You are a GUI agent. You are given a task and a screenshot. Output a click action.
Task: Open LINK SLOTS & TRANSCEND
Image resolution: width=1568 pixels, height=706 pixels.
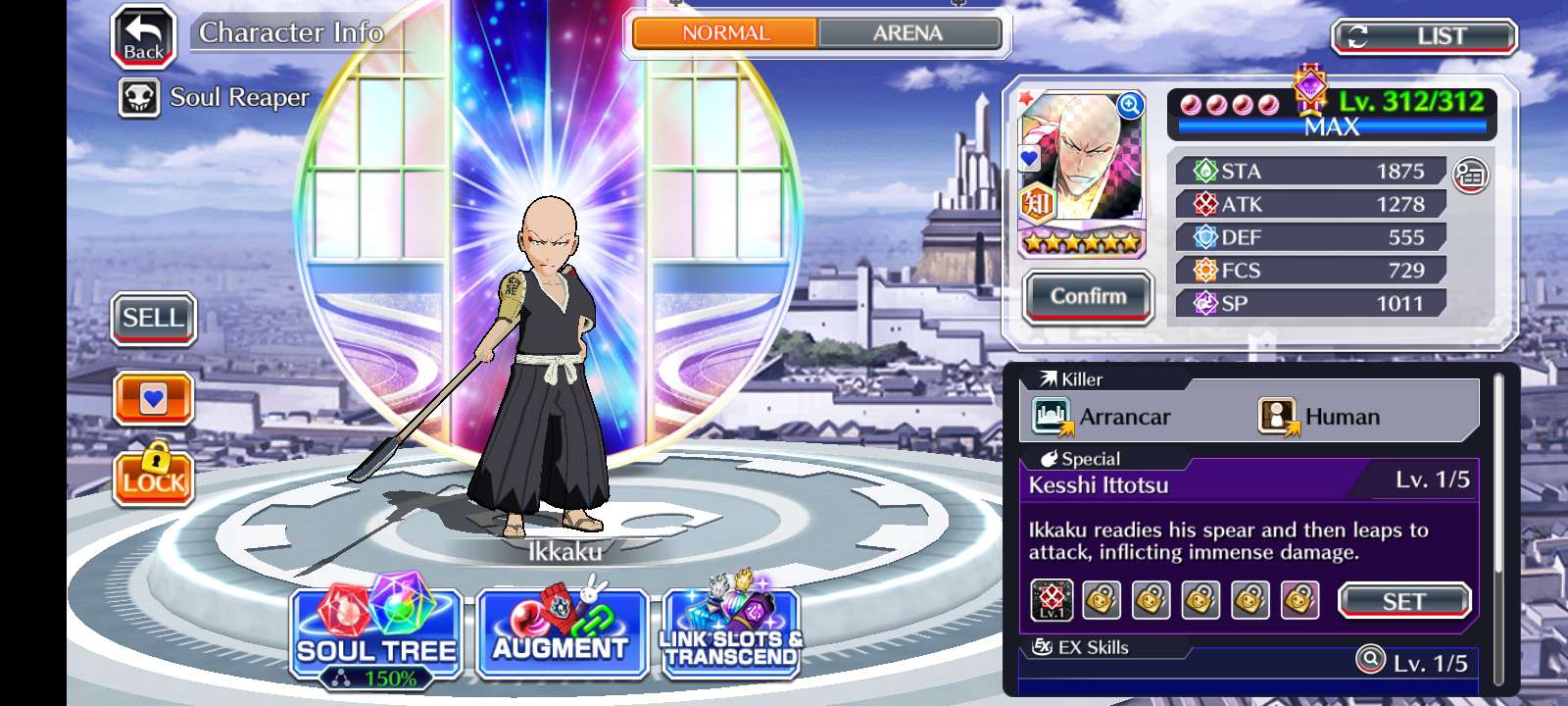(x=731, y=632)
